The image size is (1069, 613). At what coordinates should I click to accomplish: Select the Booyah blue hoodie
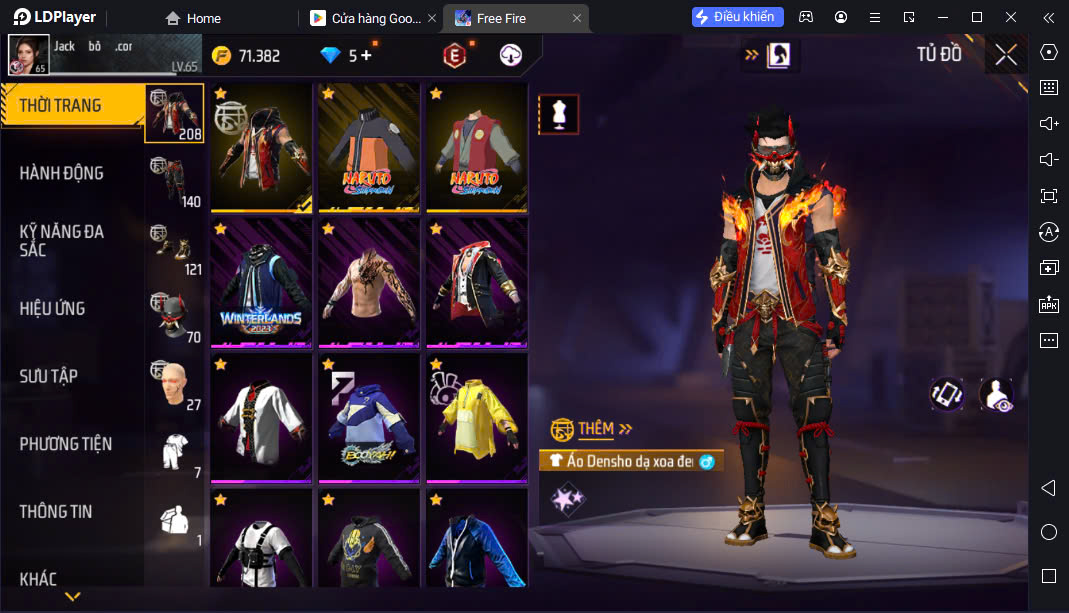point(369,417)
